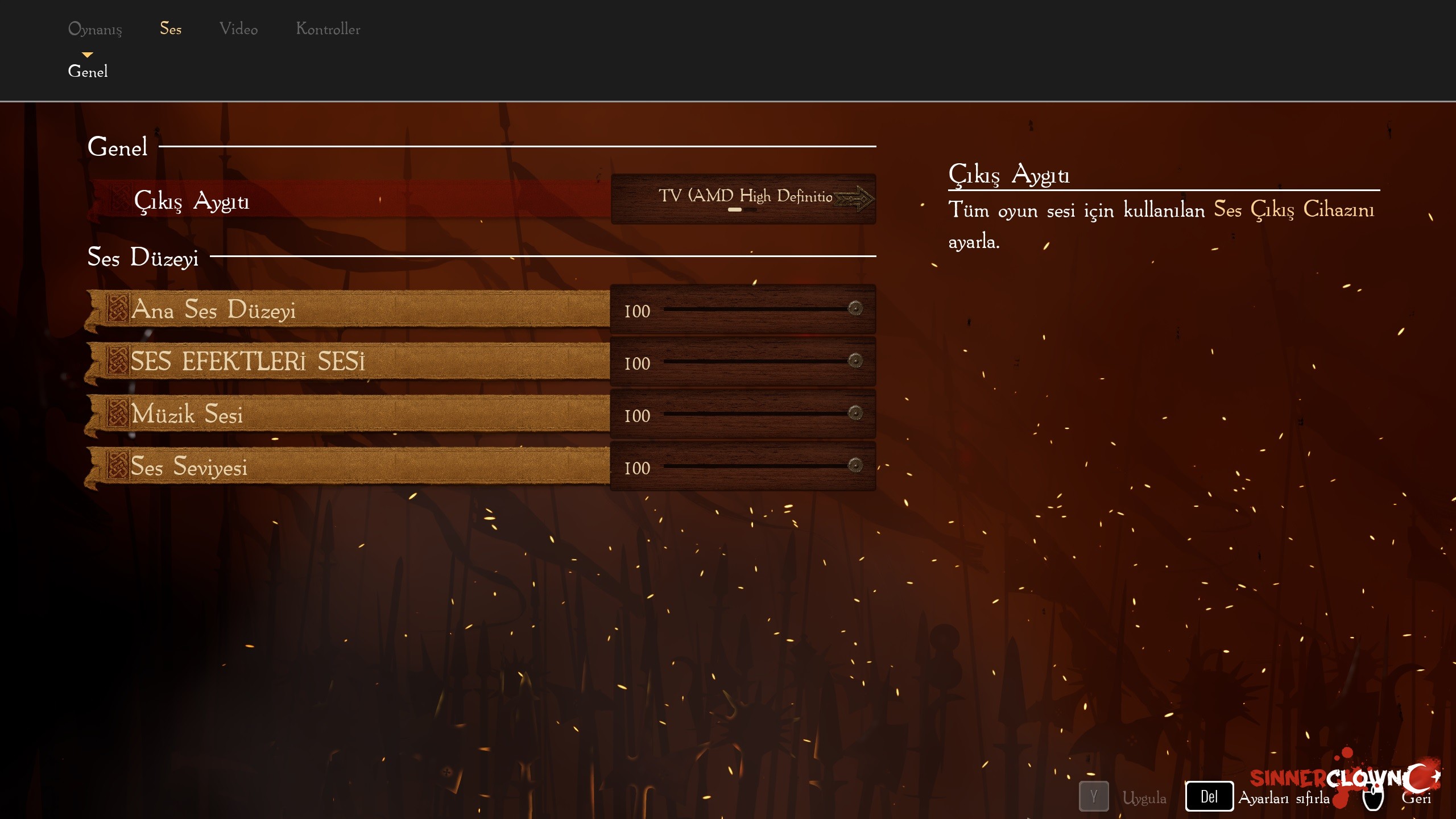Click the arrow to change output device
This screenshot has width=1456, height=819.
[854, 199]
